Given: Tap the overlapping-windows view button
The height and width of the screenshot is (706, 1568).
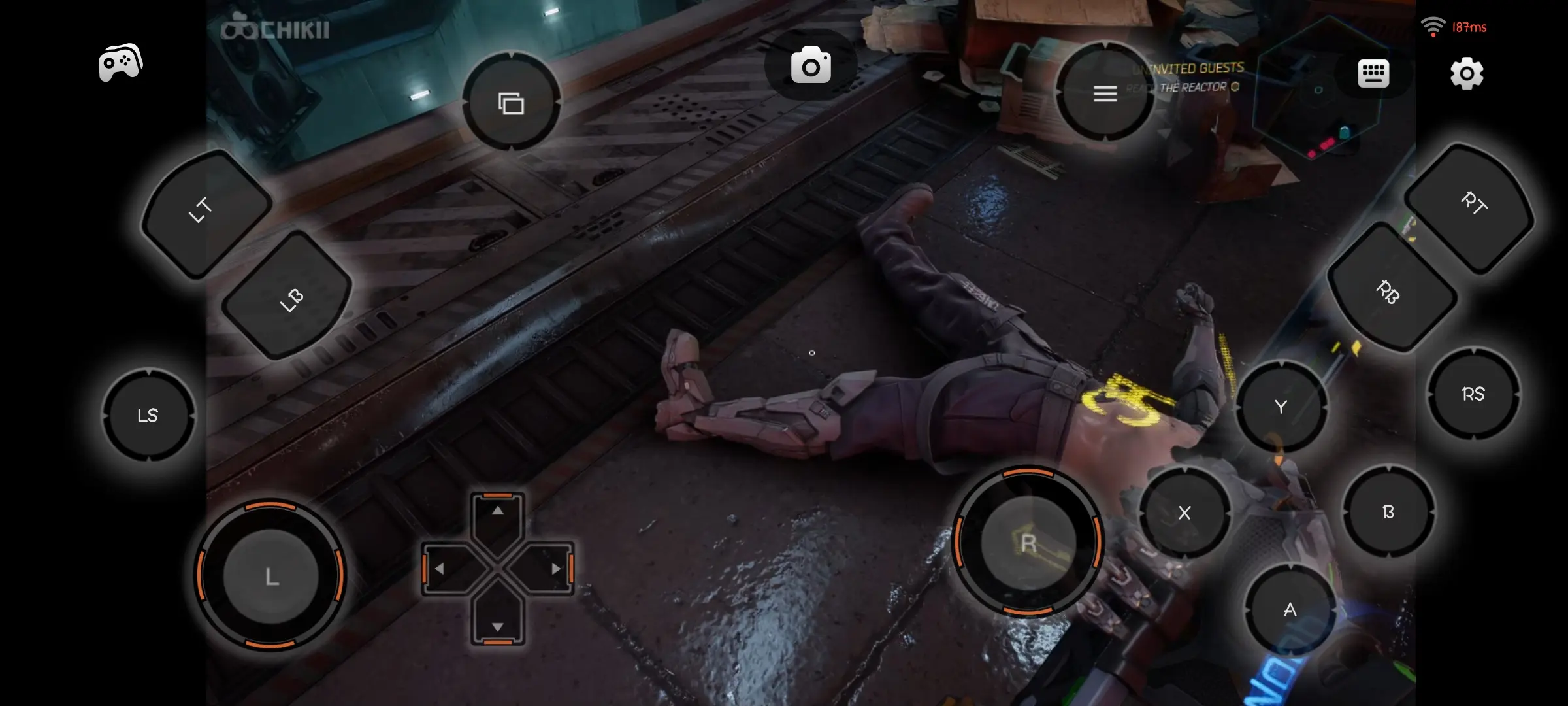Looking at the screenshot, I should tap(511, 103).
